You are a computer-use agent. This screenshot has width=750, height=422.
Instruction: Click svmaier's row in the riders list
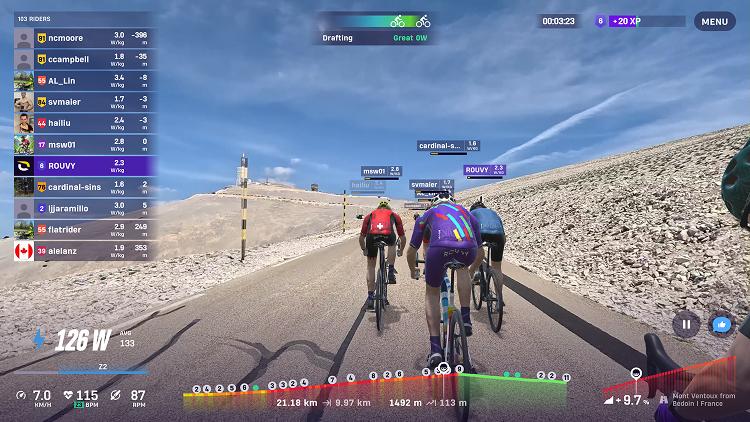click(82, 101)
